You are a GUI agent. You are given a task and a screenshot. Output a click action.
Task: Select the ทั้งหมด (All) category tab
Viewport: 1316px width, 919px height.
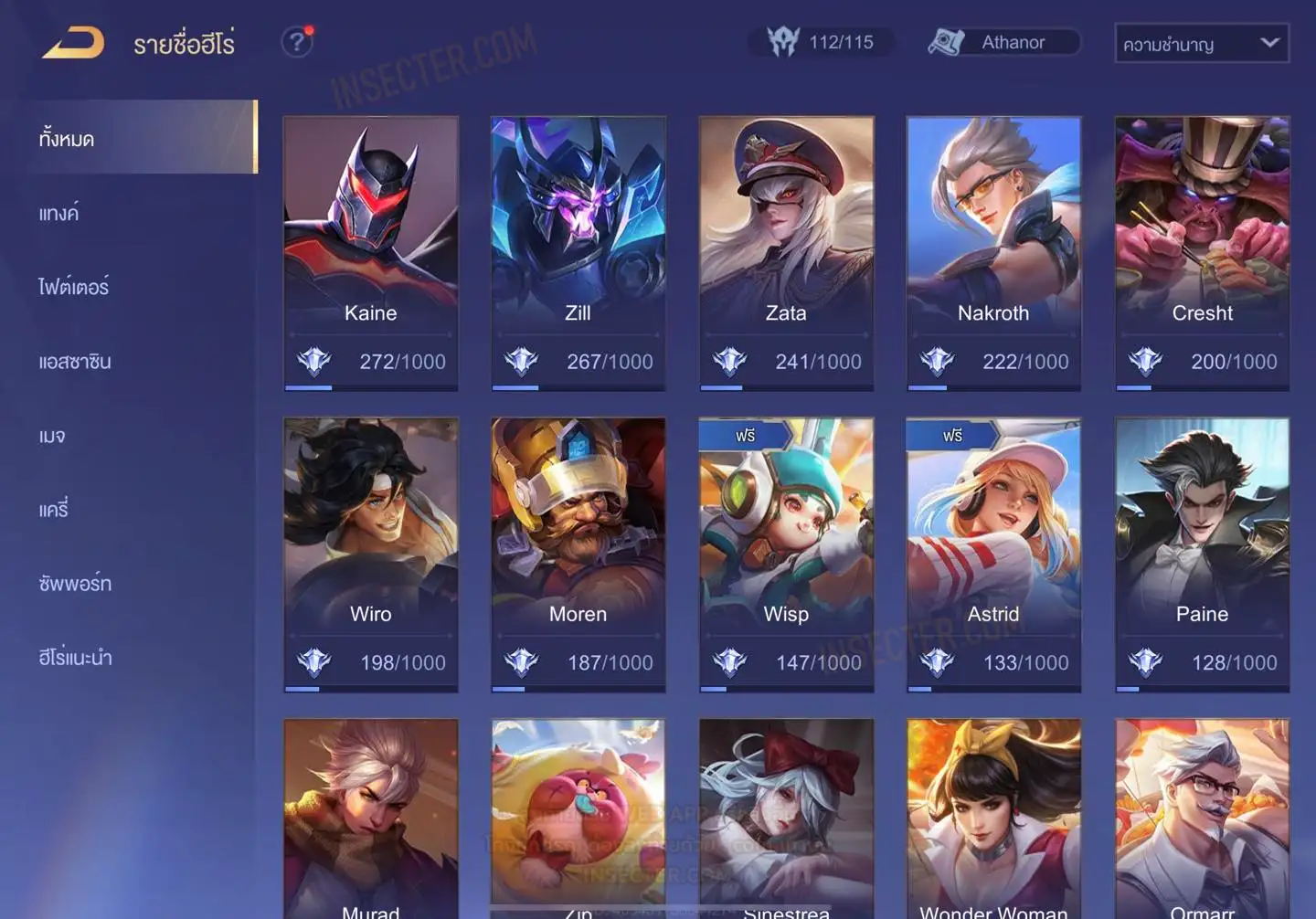click(137, 138)
